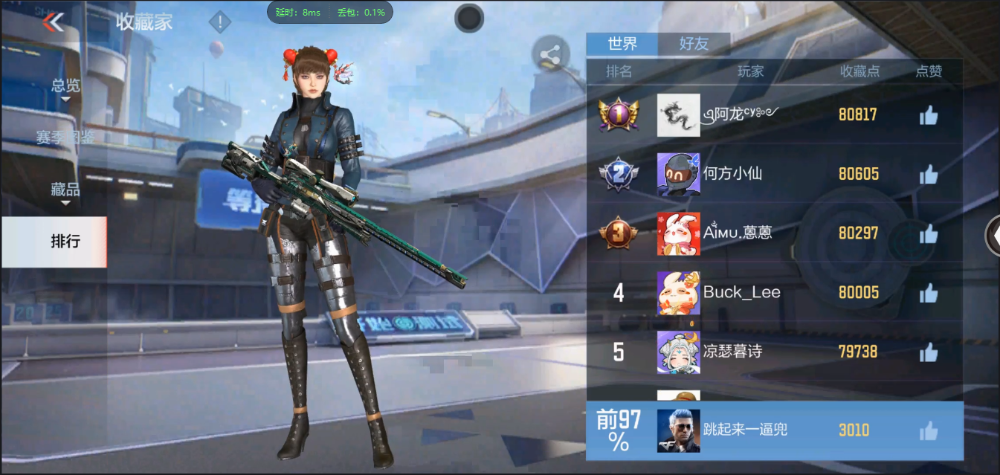Thumbs-up Buck_Lee's collection score

pyautogui.click(x=929, y=293)
